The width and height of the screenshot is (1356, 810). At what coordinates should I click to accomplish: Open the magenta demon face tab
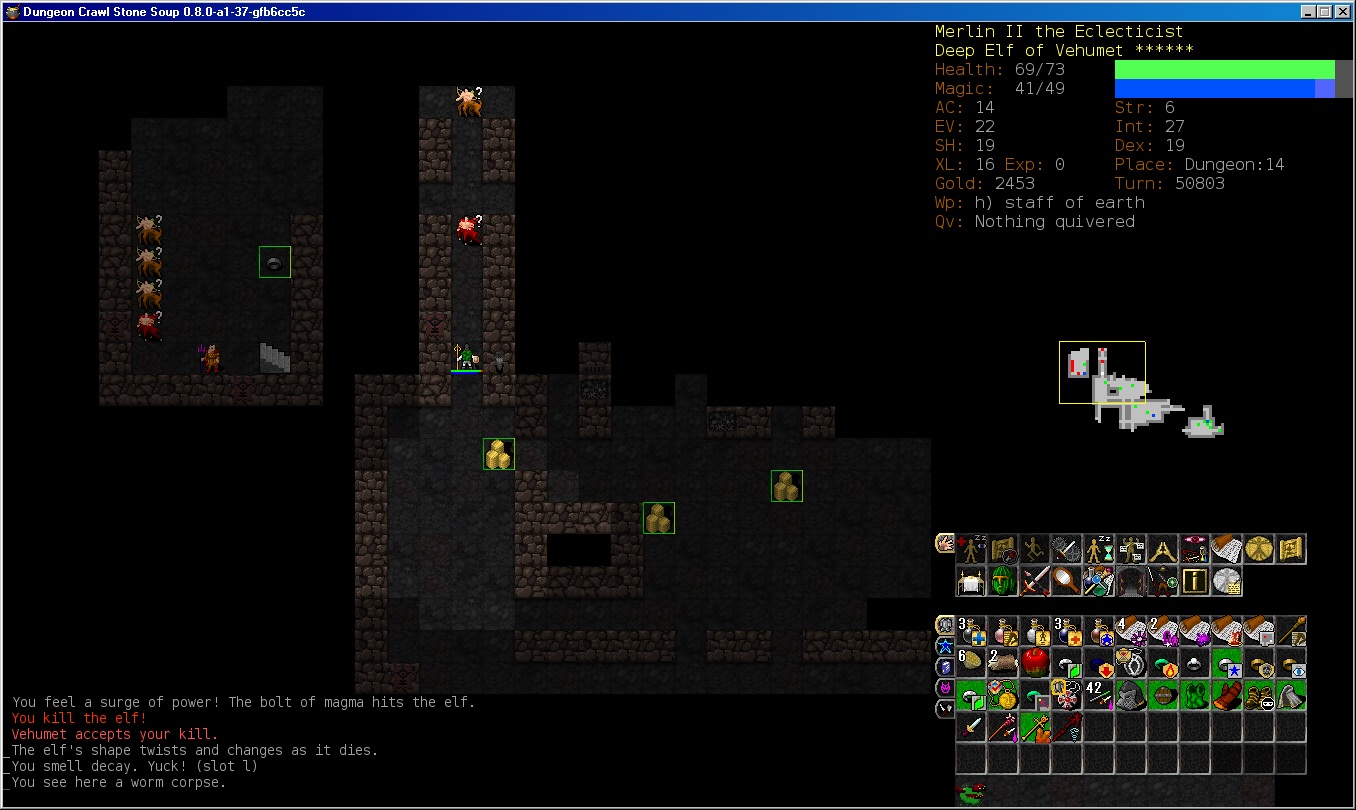(x=945, y=688)
